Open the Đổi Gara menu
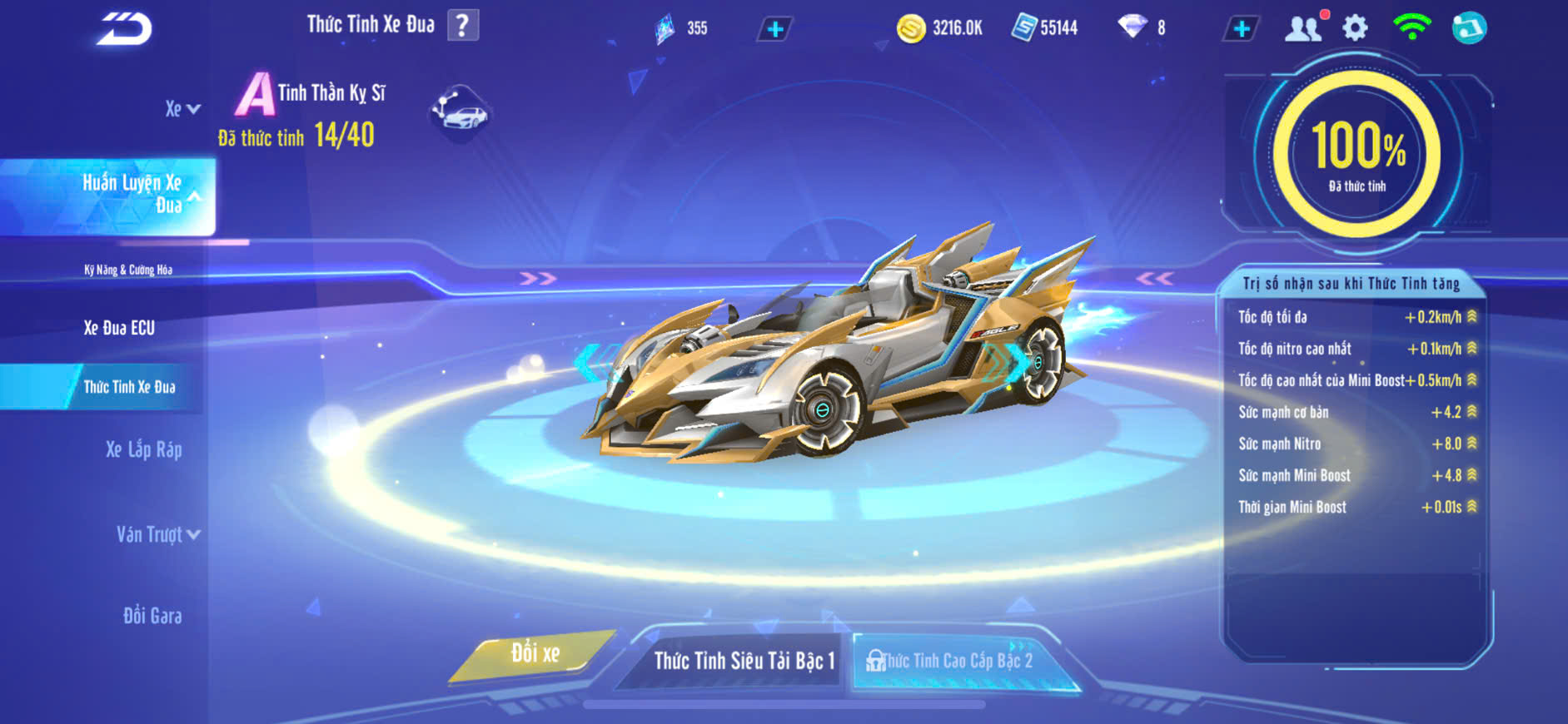This screenshot has height=724, width=1568. click(x=152, y=616)
